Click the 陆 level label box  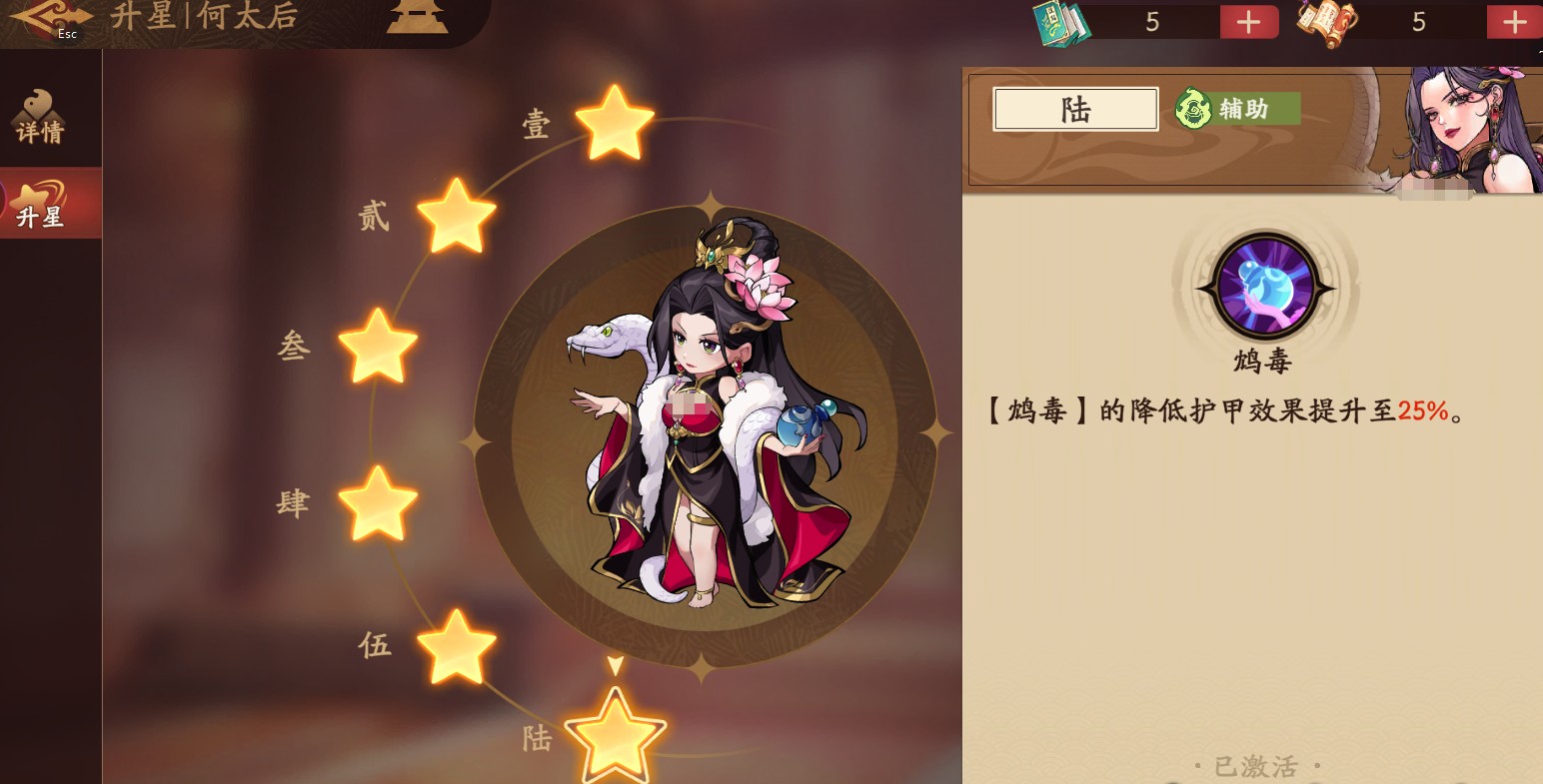pyautogui.click(x=1074, y=109)
